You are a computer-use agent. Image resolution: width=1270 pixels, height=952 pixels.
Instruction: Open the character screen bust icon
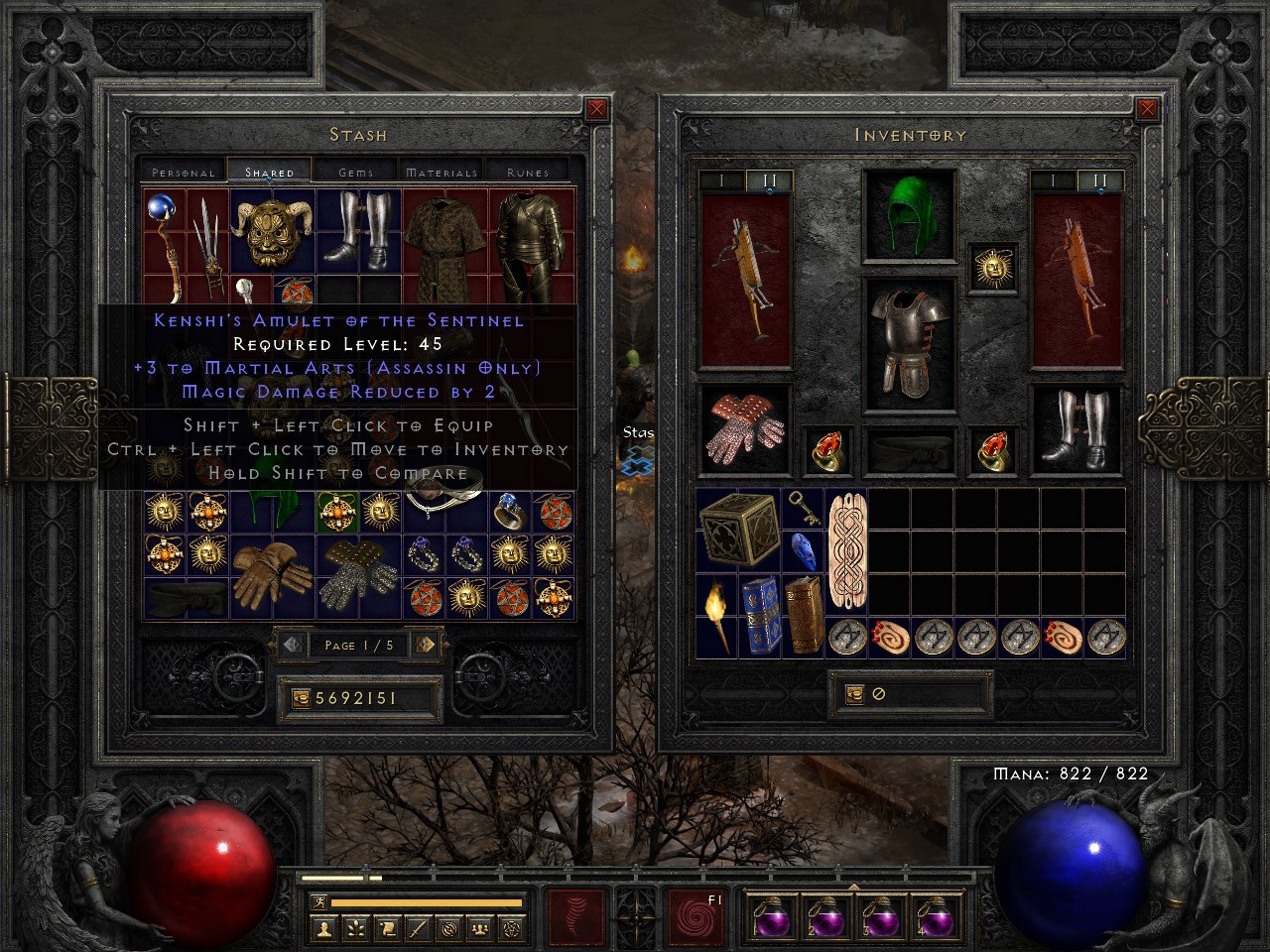coord(325,929)
